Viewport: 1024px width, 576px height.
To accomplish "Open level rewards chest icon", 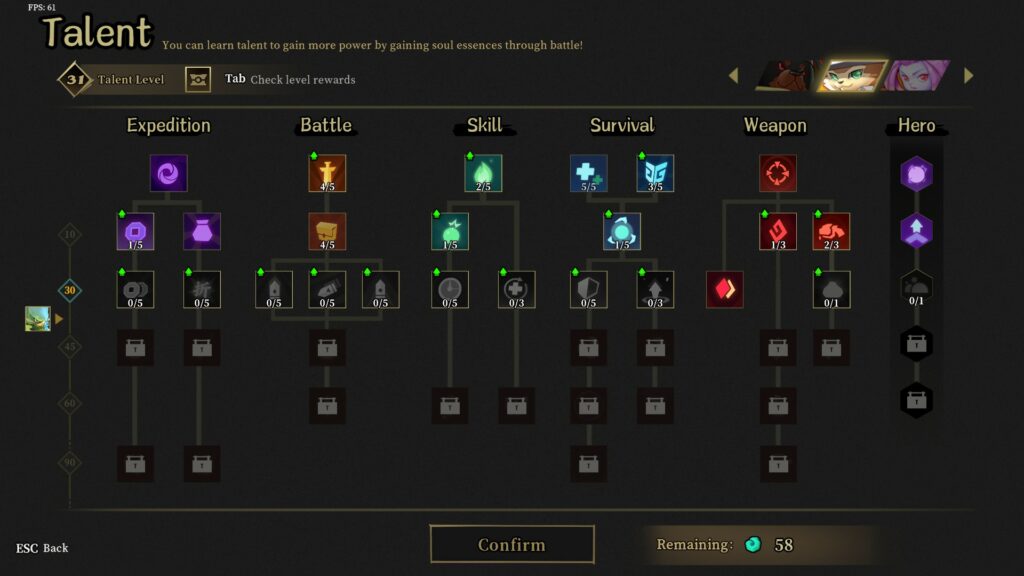I will [199, 79].
